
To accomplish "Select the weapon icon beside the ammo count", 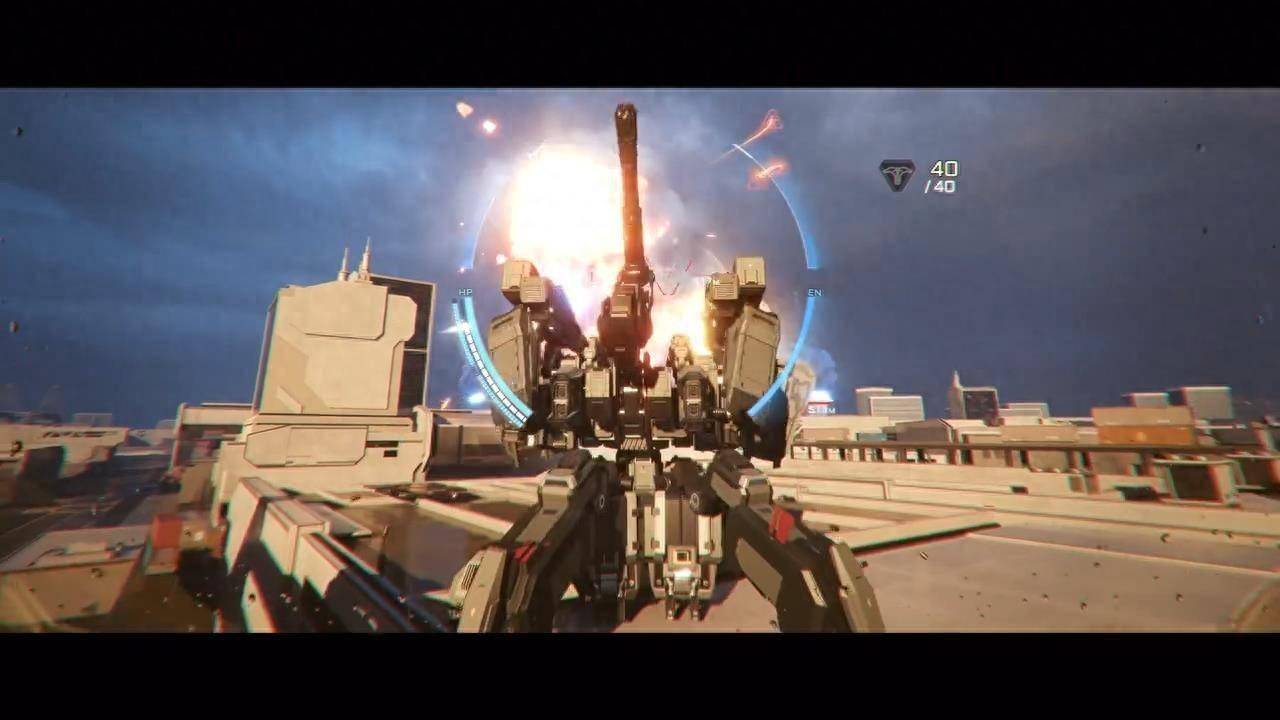I will (x=897, y=175).
